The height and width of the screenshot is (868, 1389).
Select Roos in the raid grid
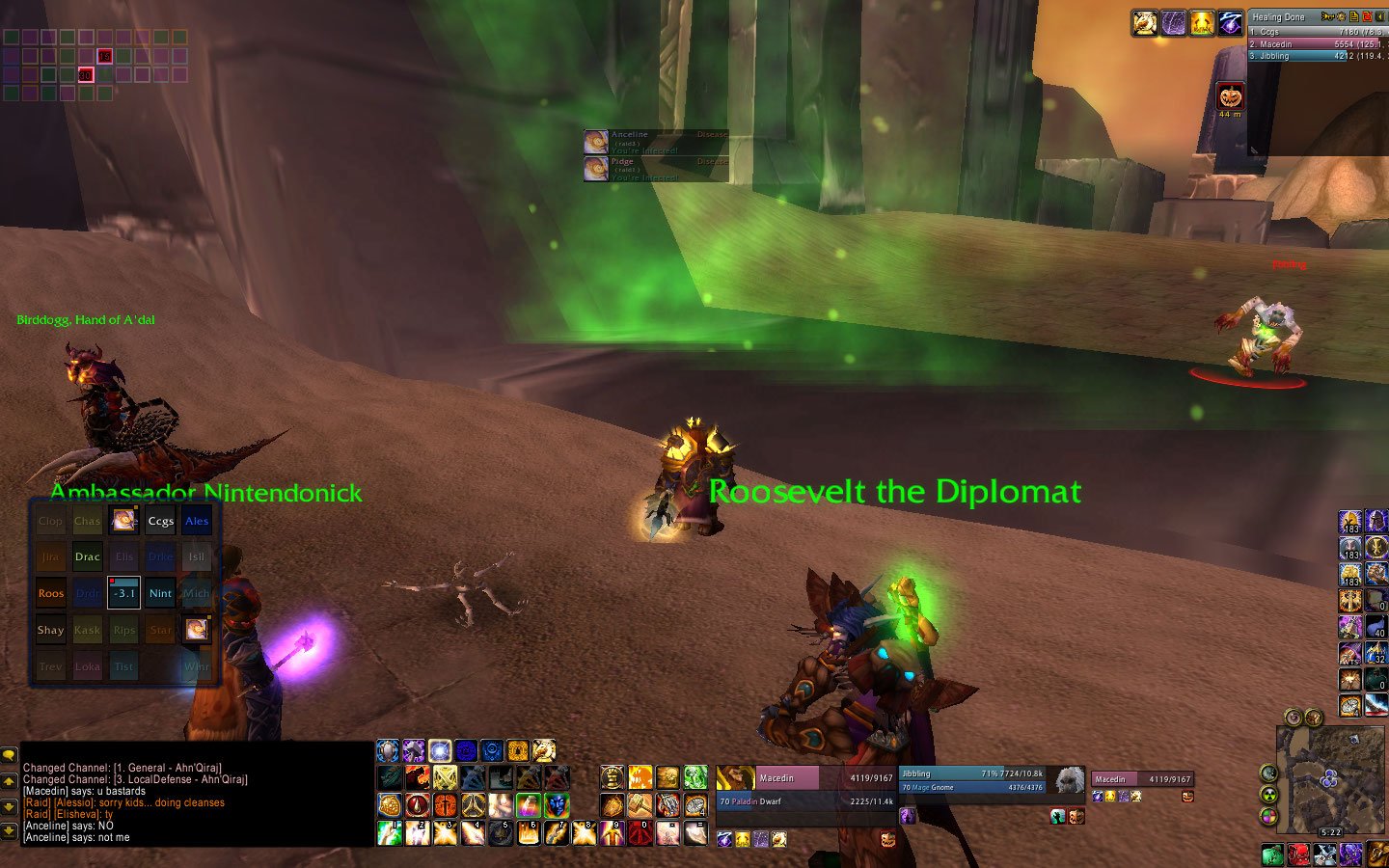(50, 594)
